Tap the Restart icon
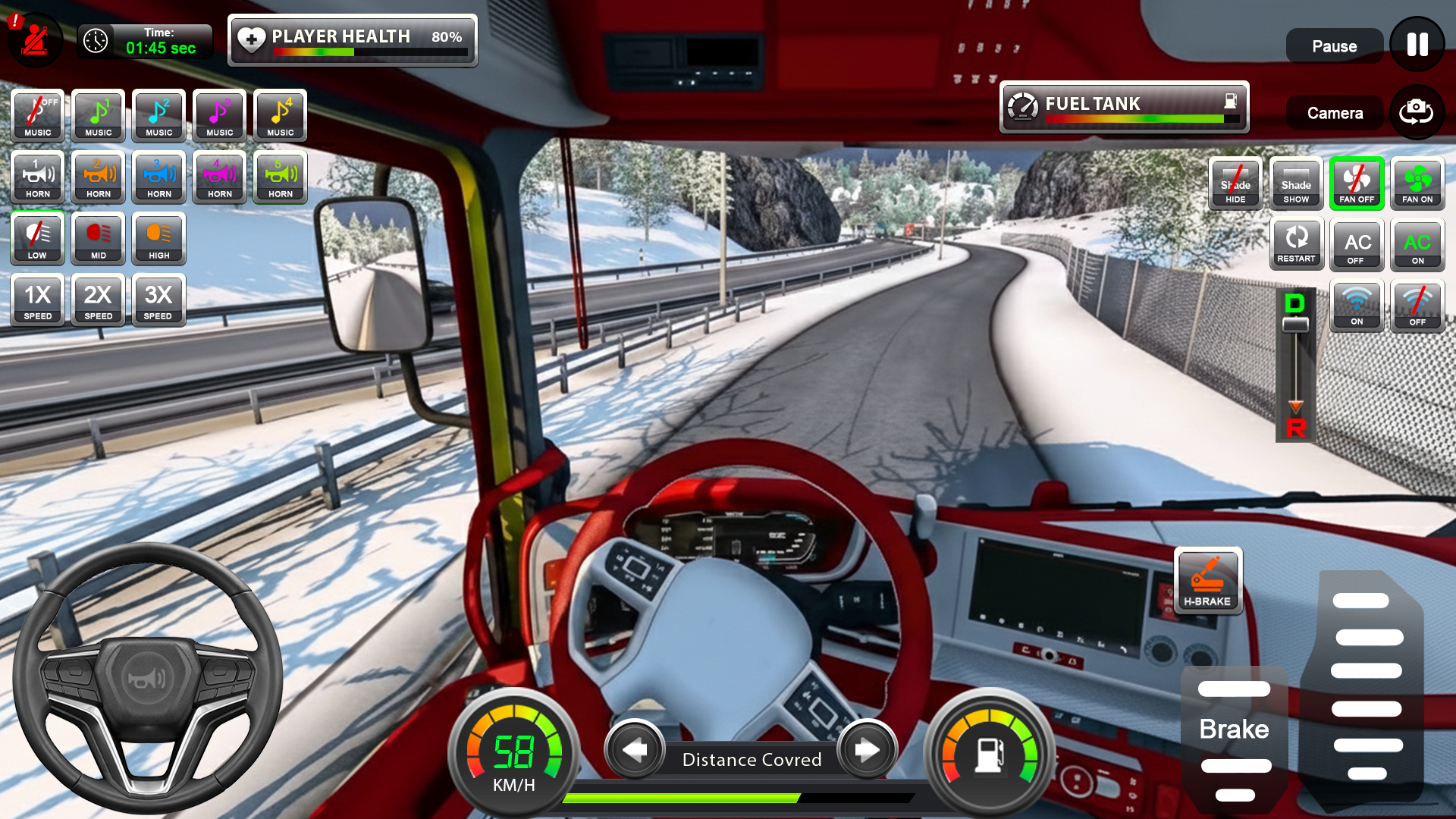This screenshot has height=819, width=1456. pos(1296,243)
